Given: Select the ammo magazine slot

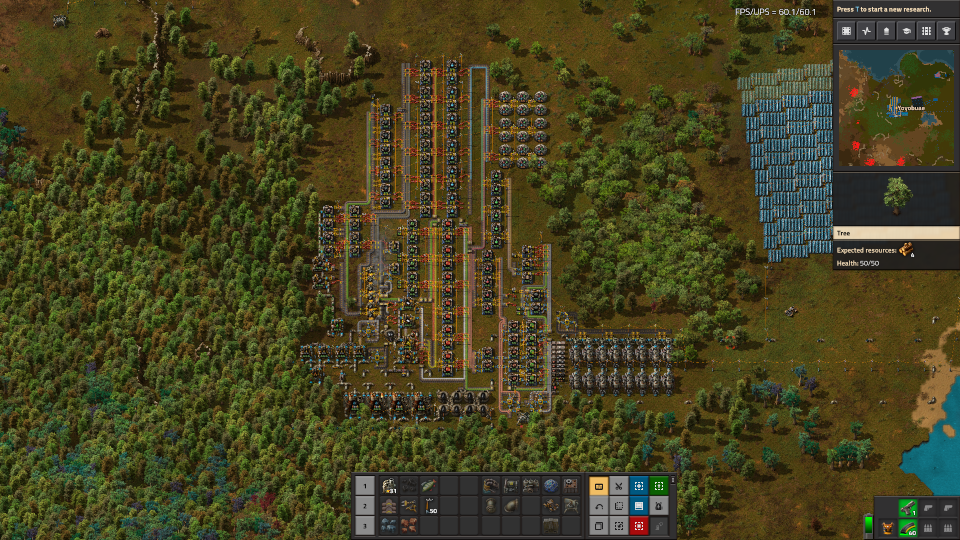Looking at the screenshot, I should [907, 527].
